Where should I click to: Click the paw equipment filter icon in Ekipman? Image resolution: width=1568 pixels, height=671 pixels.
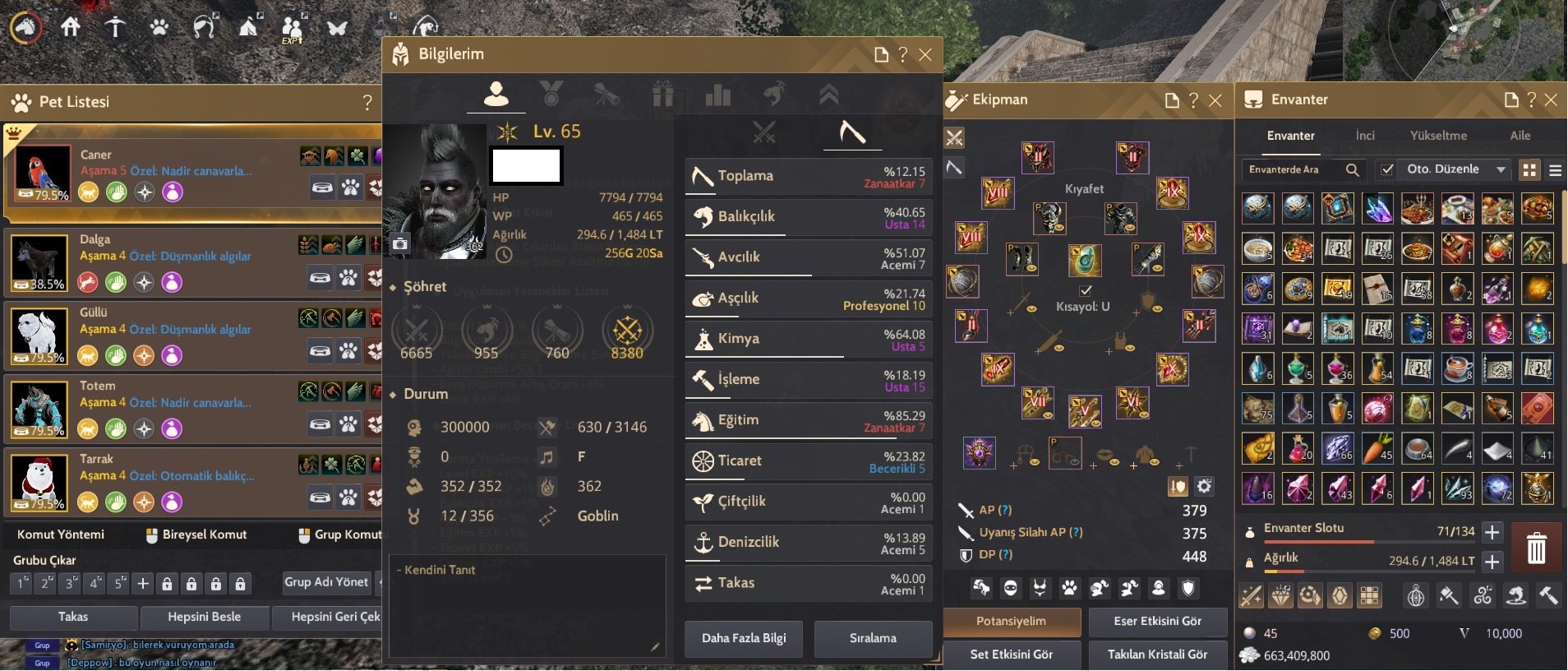(1068, 587)
